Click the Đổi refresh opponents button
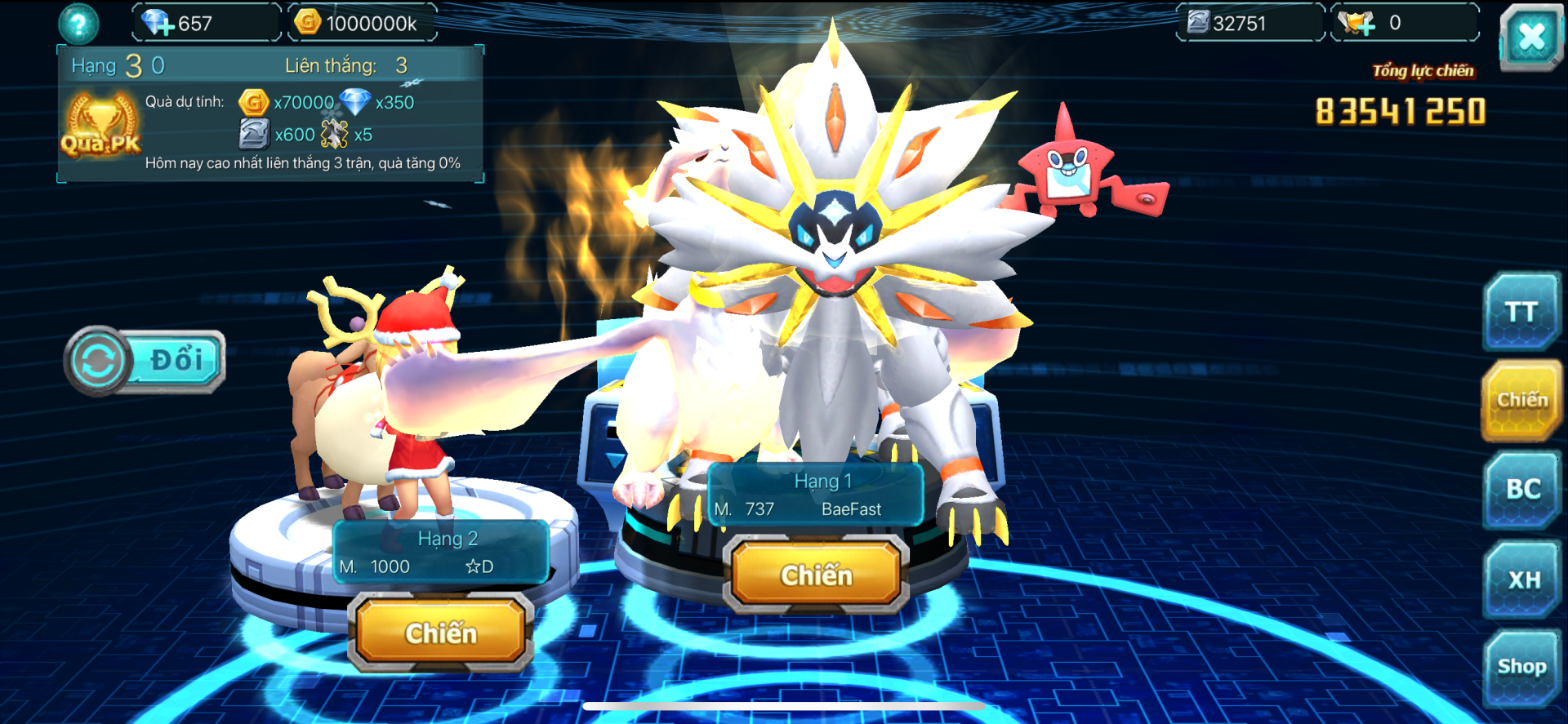 (145, 361)
